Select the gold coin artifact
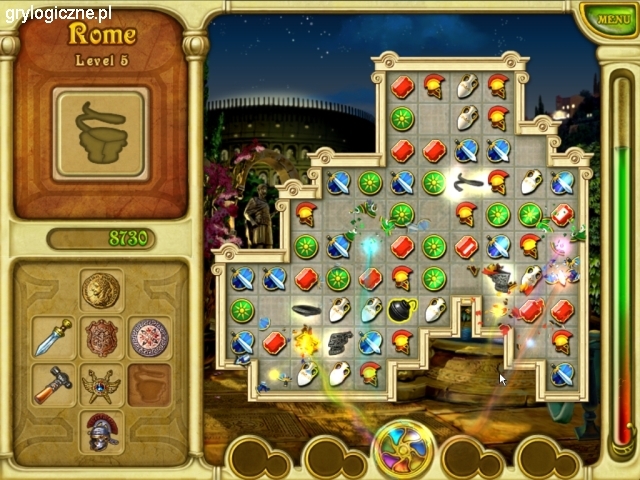The image size is (640, 480). [100, 290]
